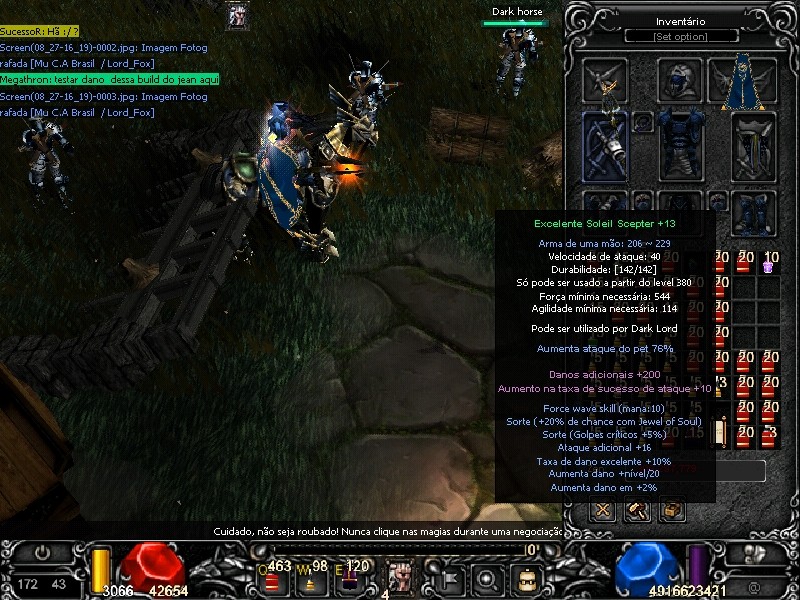Select the equipped helmet slot
Screen dimensions: 800x600
680,81
